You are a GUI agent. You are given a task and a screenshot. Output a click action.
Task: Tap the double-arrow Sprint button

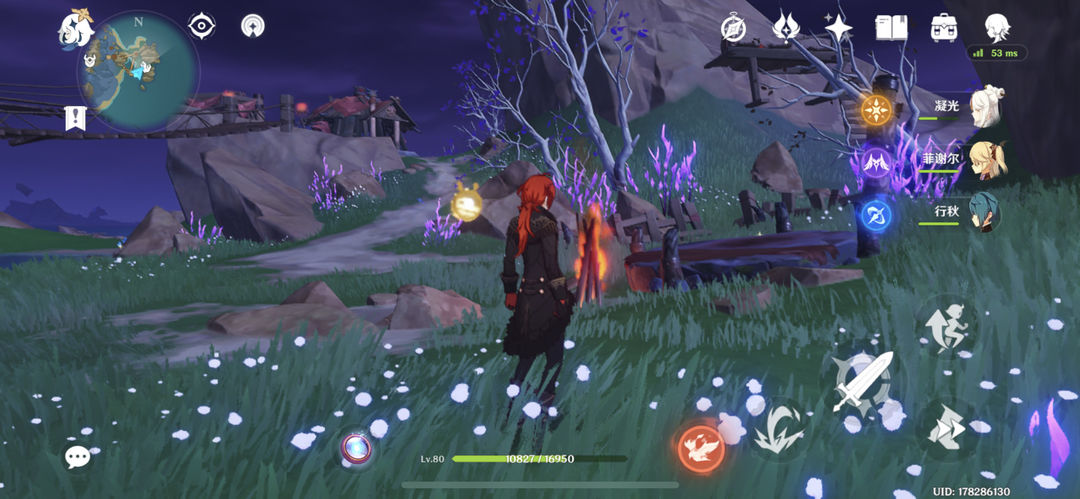point(945,427)
